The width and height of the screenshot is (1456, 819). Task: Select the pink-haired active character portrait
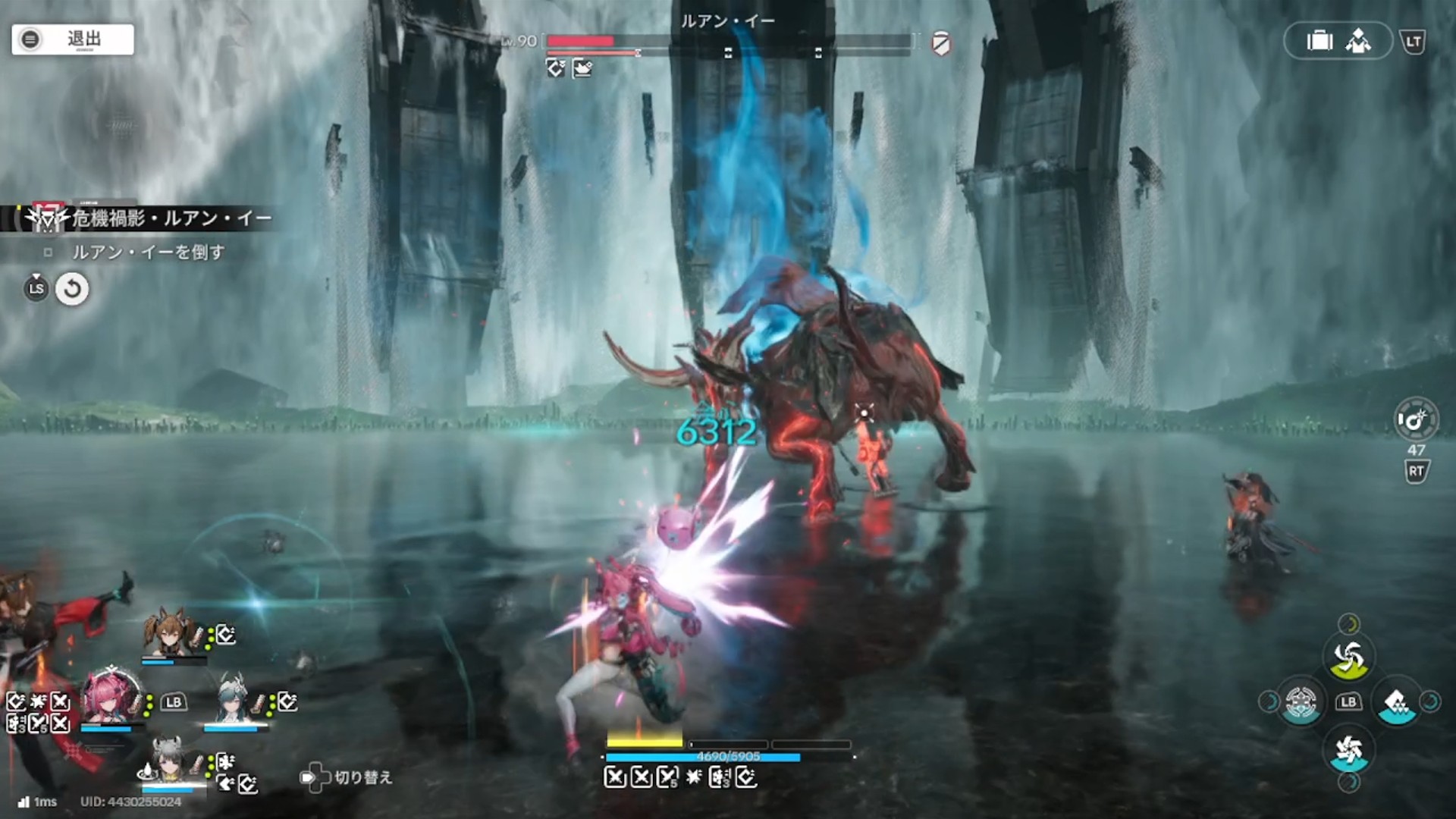click(x=112, y=697)
